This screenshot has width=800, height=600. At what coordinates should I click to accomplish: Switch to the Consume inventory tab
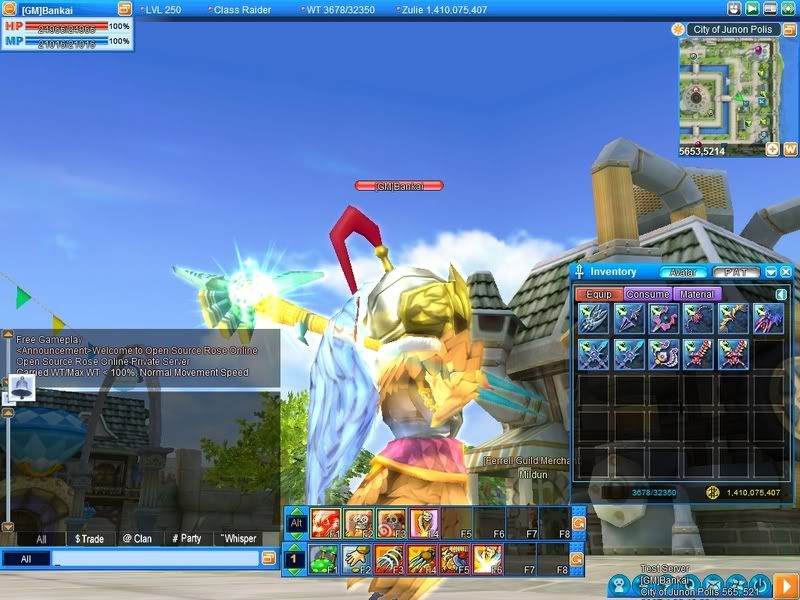tap(647, 295)
